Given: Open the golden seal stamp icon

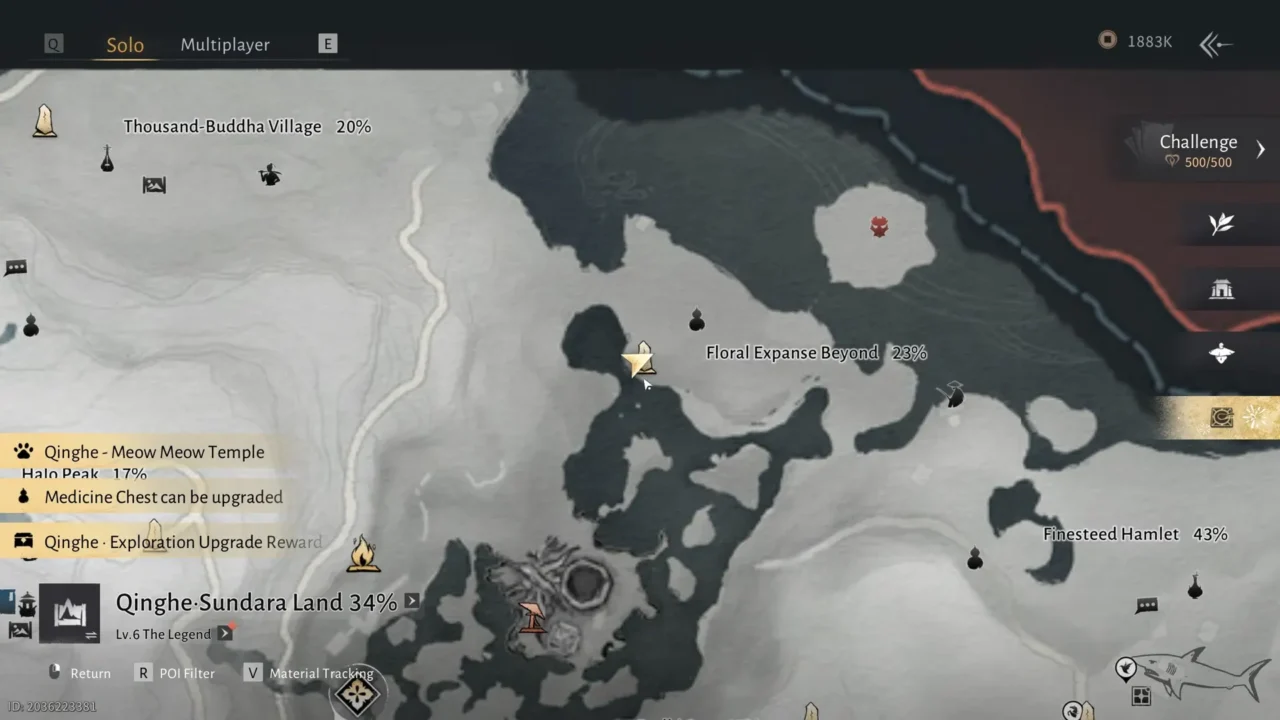Looking at the screenshot, I should (x=1220, y=418).
